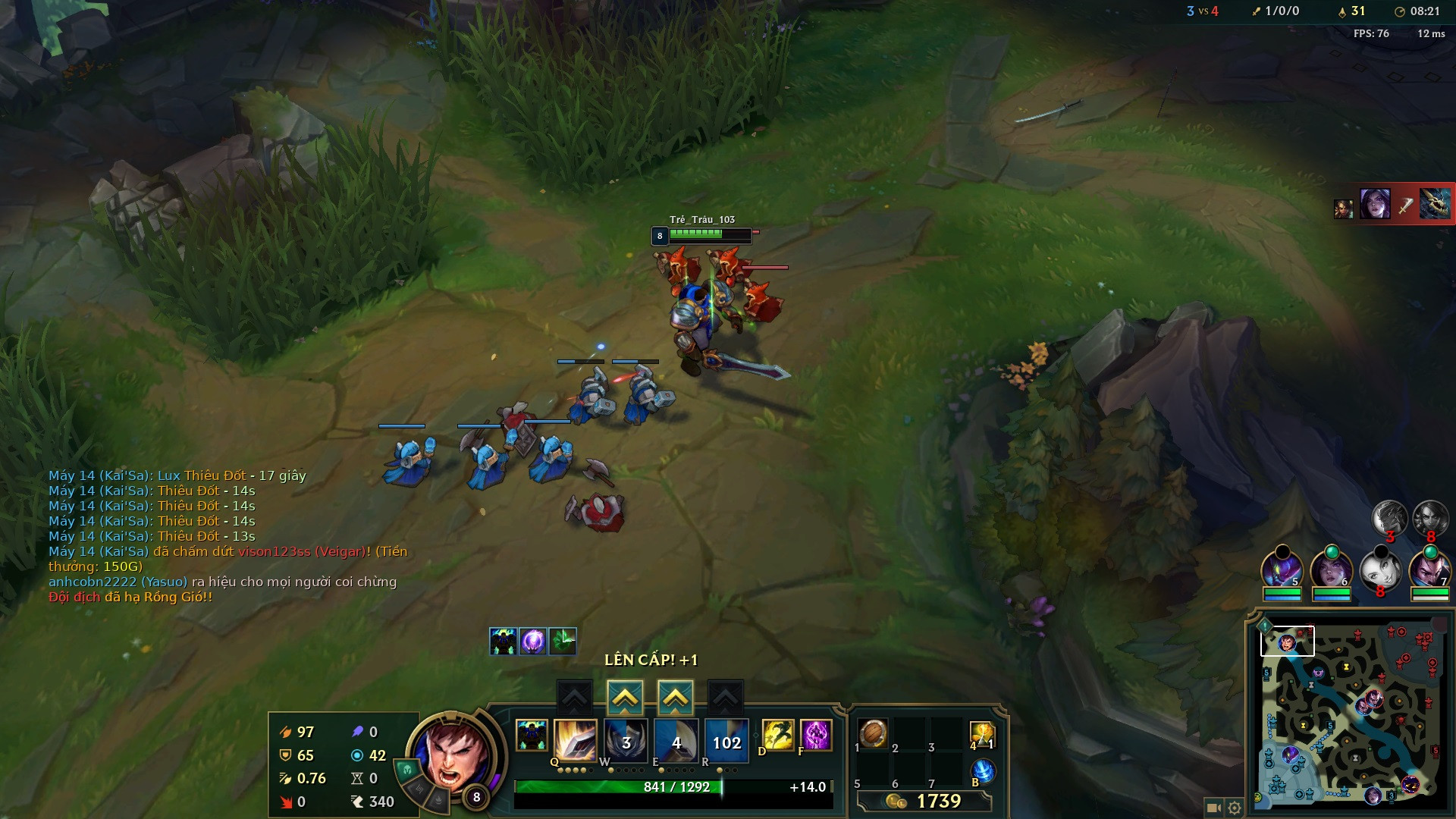
Task: Activate the blue Recall button
Action: pyautogui.click(x=982, y=771)
